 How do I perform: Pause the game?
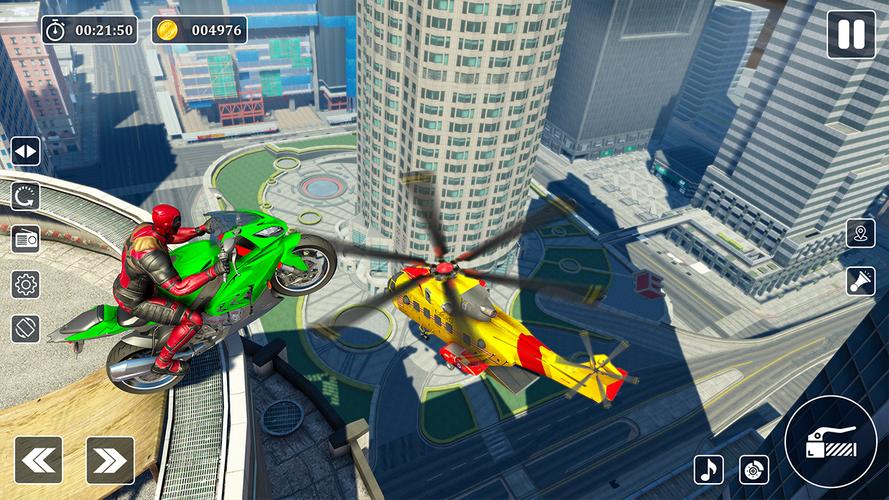[x=850, y=35]
